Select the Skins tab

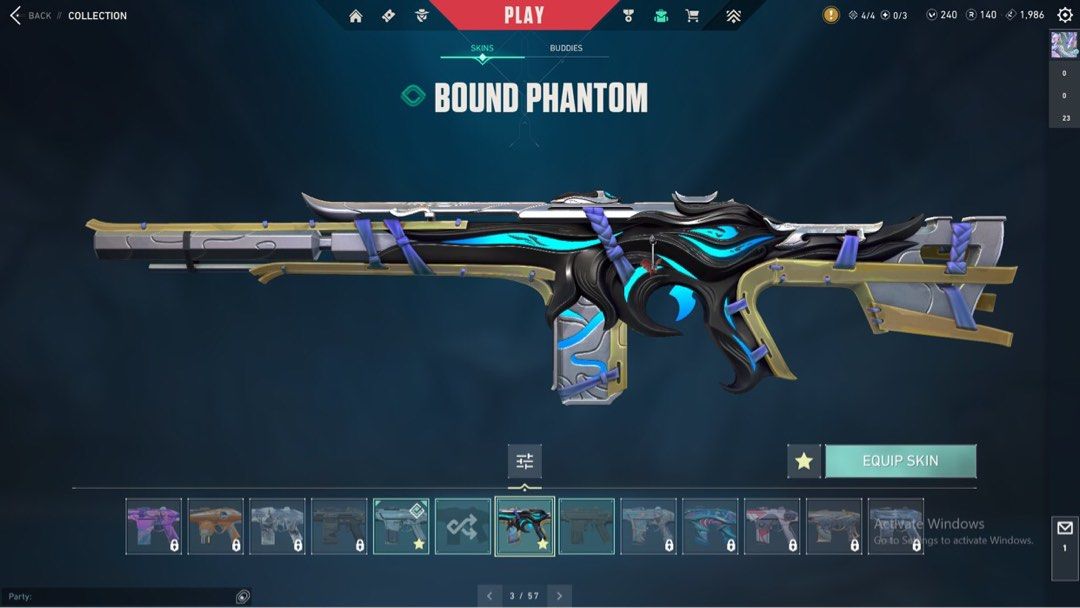tap(482, 48)
